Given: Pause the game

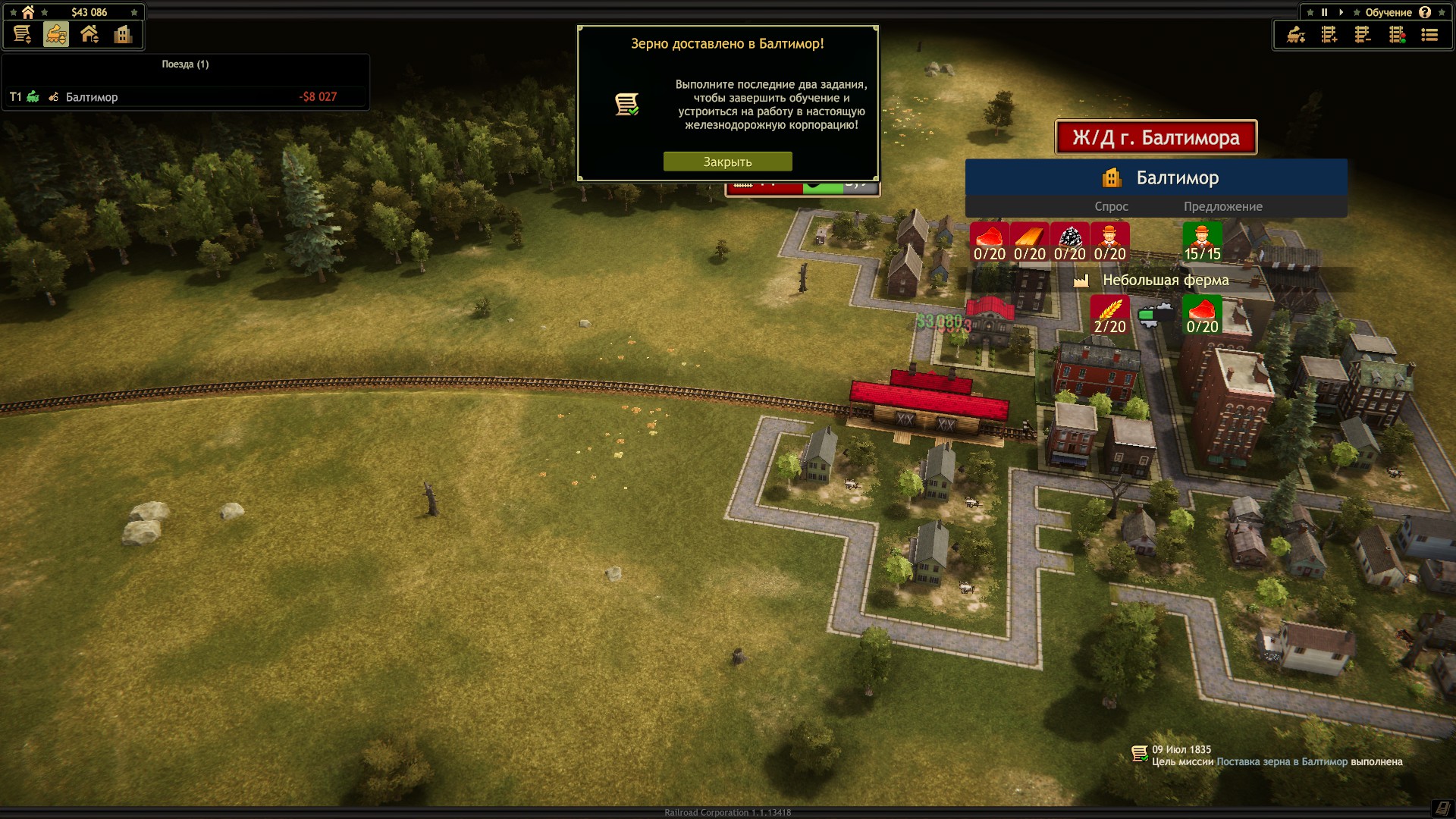Looking at the screenshot, I should (x=1324, y=12).
